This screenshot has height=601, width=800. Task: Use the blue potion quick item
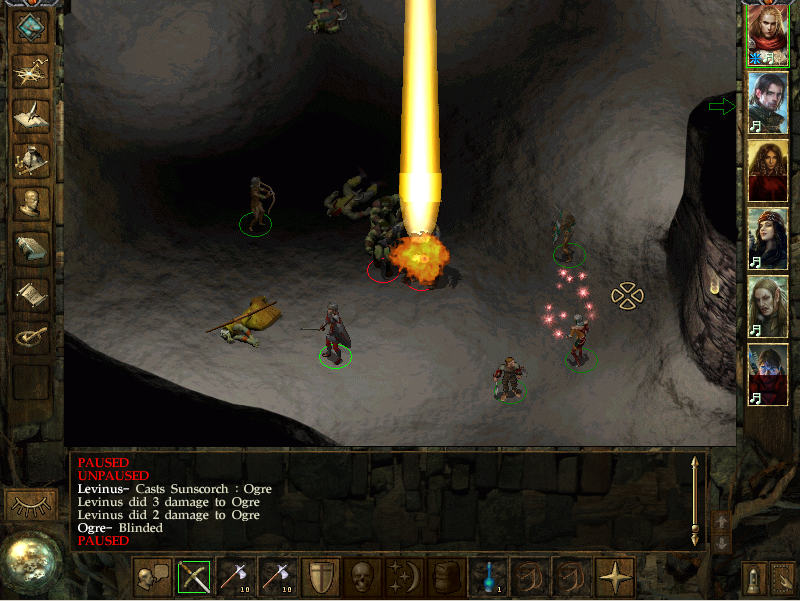[x=487, y=577]
